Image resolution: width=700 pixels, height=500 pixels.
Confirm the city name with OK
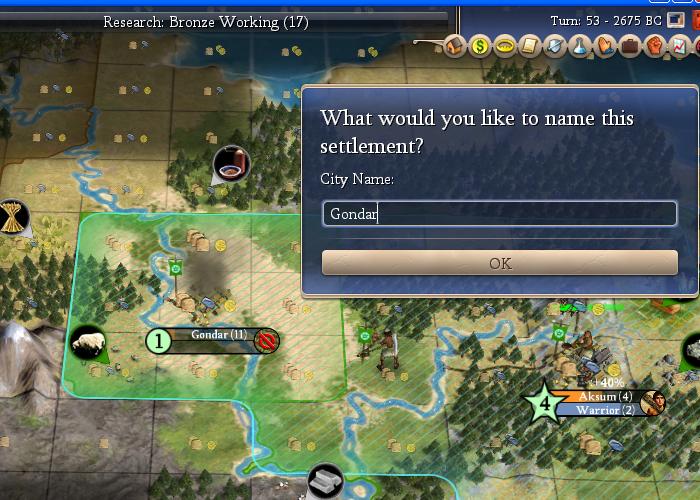(500, 263)
